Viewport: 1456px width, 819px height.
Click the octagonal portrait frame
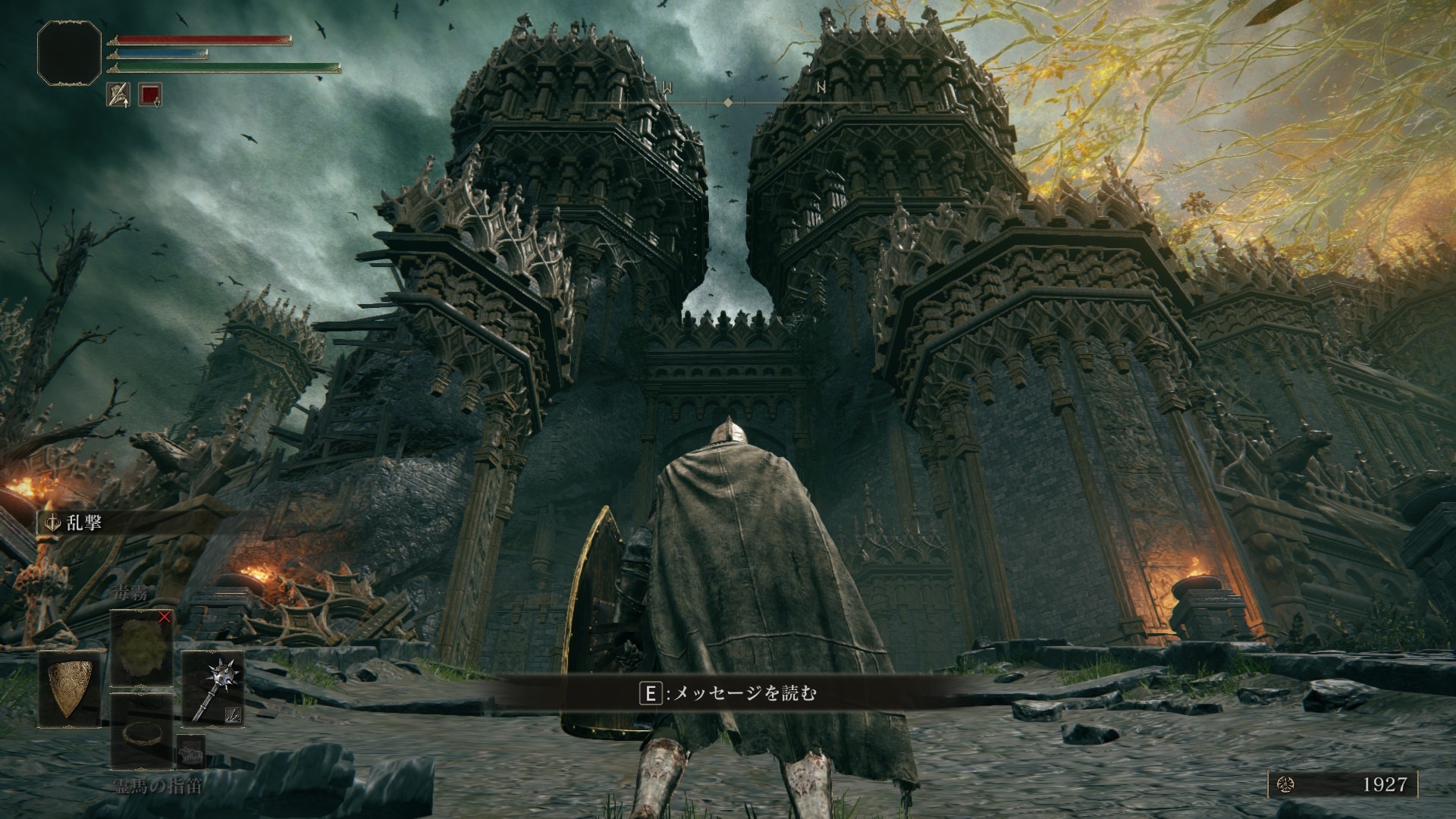coord(69,52)
